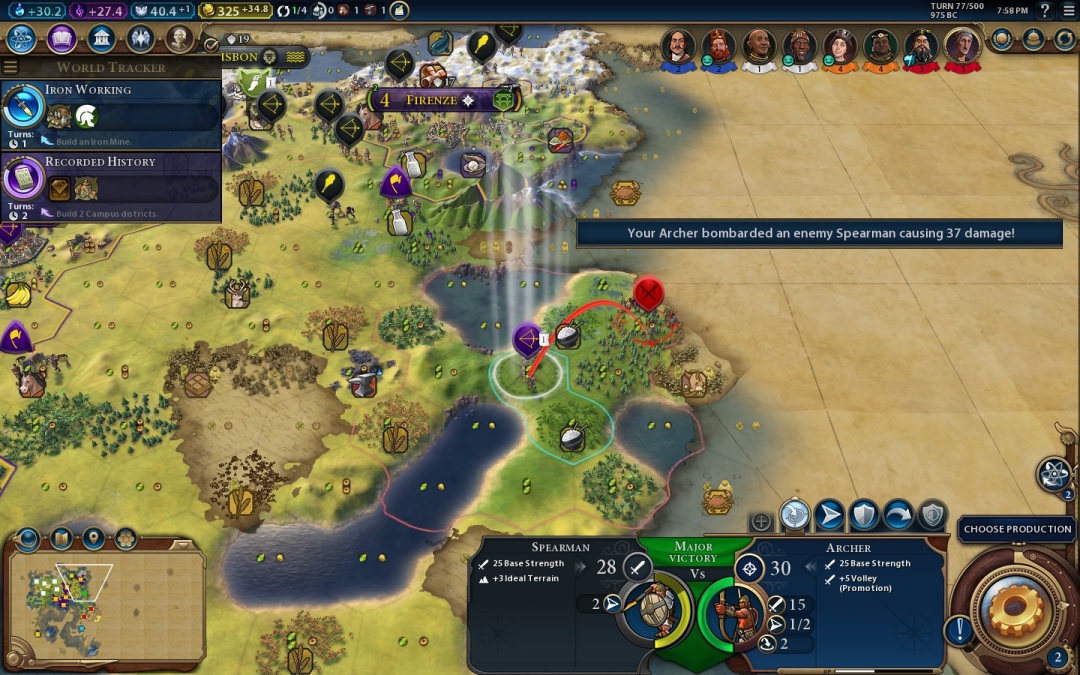1080x675 pixels.
Task: Toggle the World Tracker list button
Action: [x=11, y=67]
